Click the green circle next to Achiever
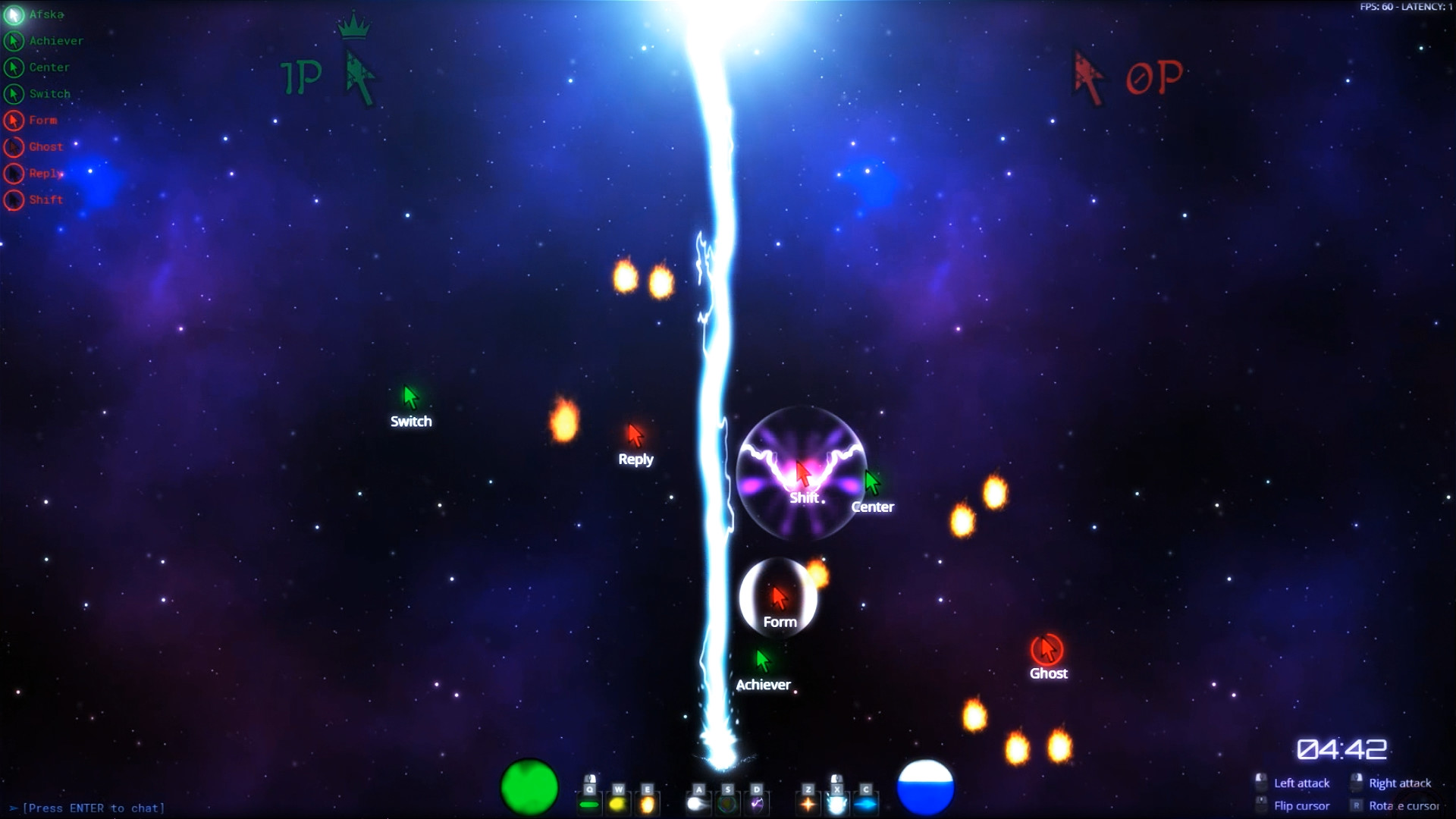This screenshot has width=1456, height=819. pyautogui.click(x=13, y=41)
